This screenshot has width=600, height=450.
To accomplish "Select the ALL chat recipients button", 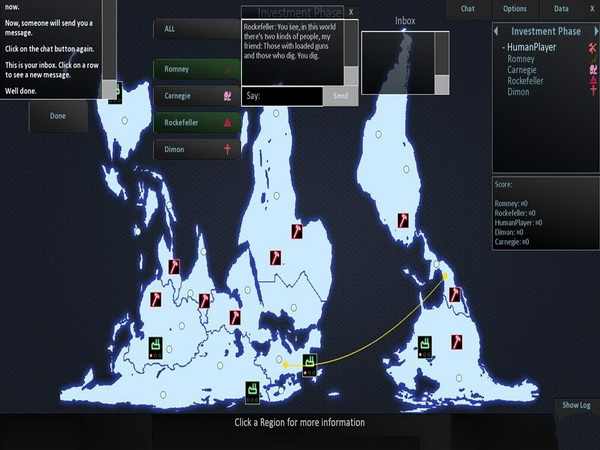I will [196, 29].
